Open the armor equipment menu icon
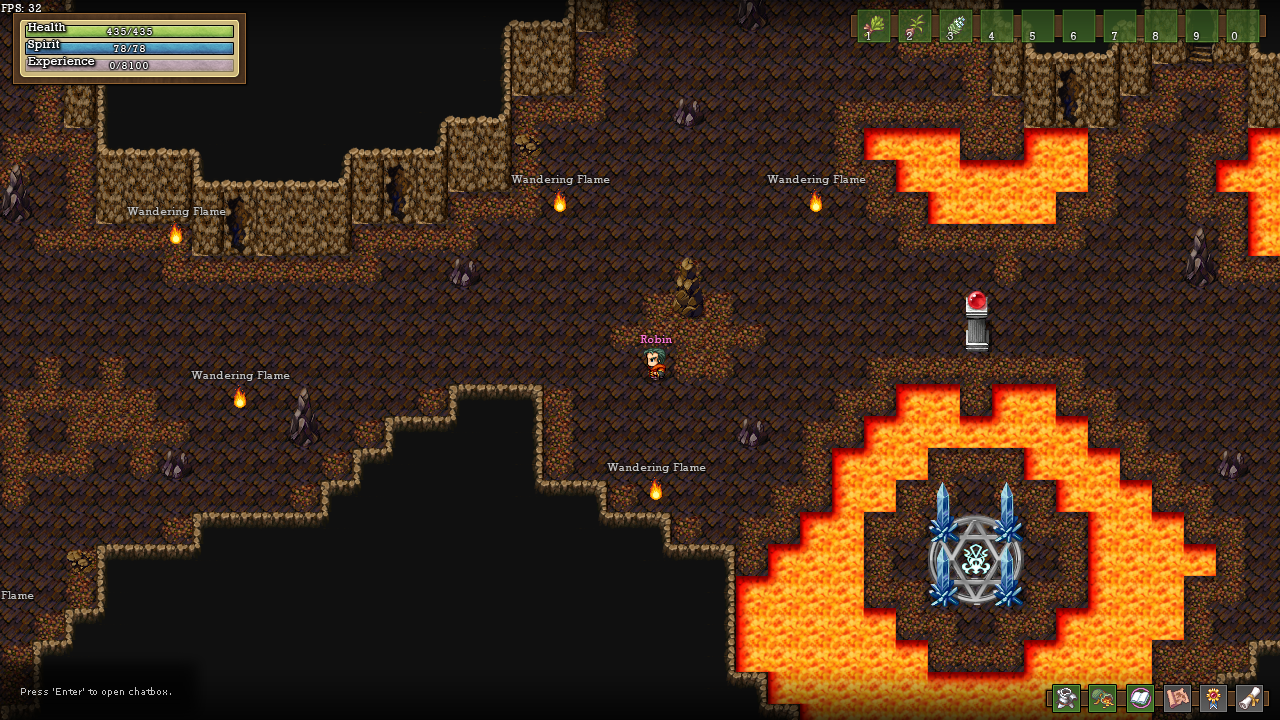1280x720 pixels. tap(1066, 698)
